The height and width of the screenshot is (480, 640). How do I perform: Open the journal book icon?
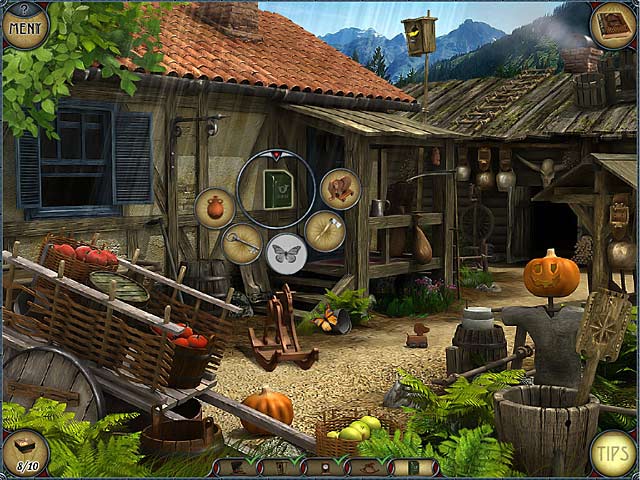click(611, 25)
